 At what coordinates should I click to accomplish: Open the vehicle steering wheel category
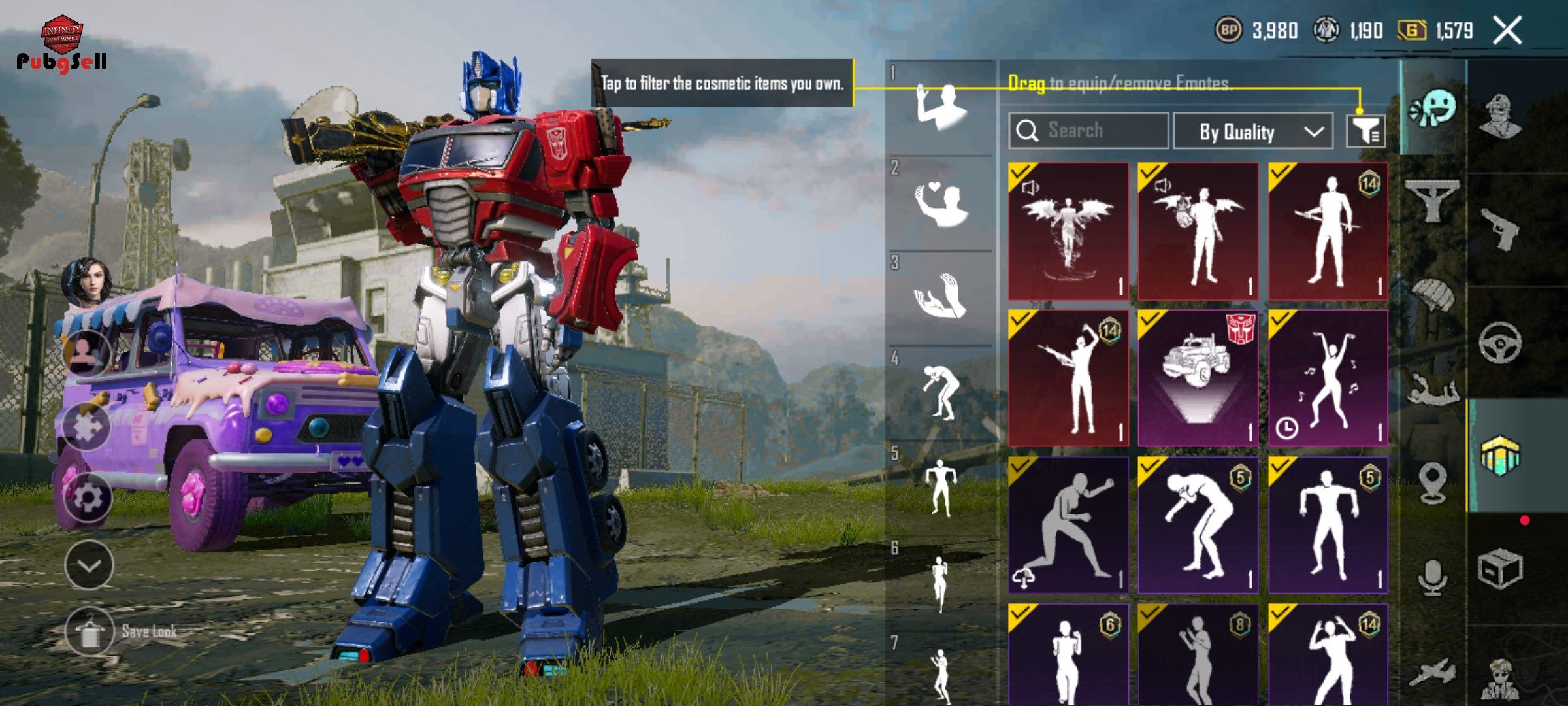pos(1500,343)
